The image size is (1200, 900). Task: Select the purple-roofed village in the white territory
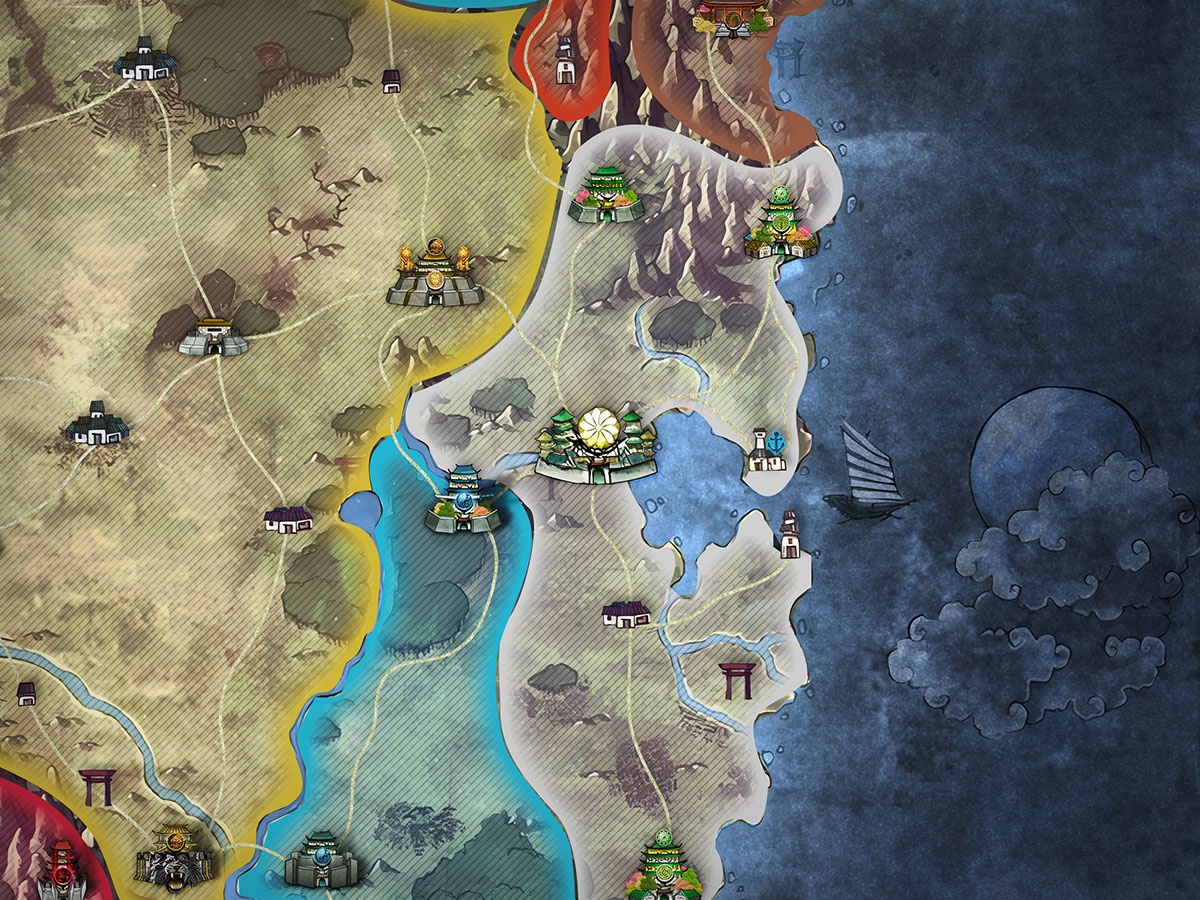626,613
